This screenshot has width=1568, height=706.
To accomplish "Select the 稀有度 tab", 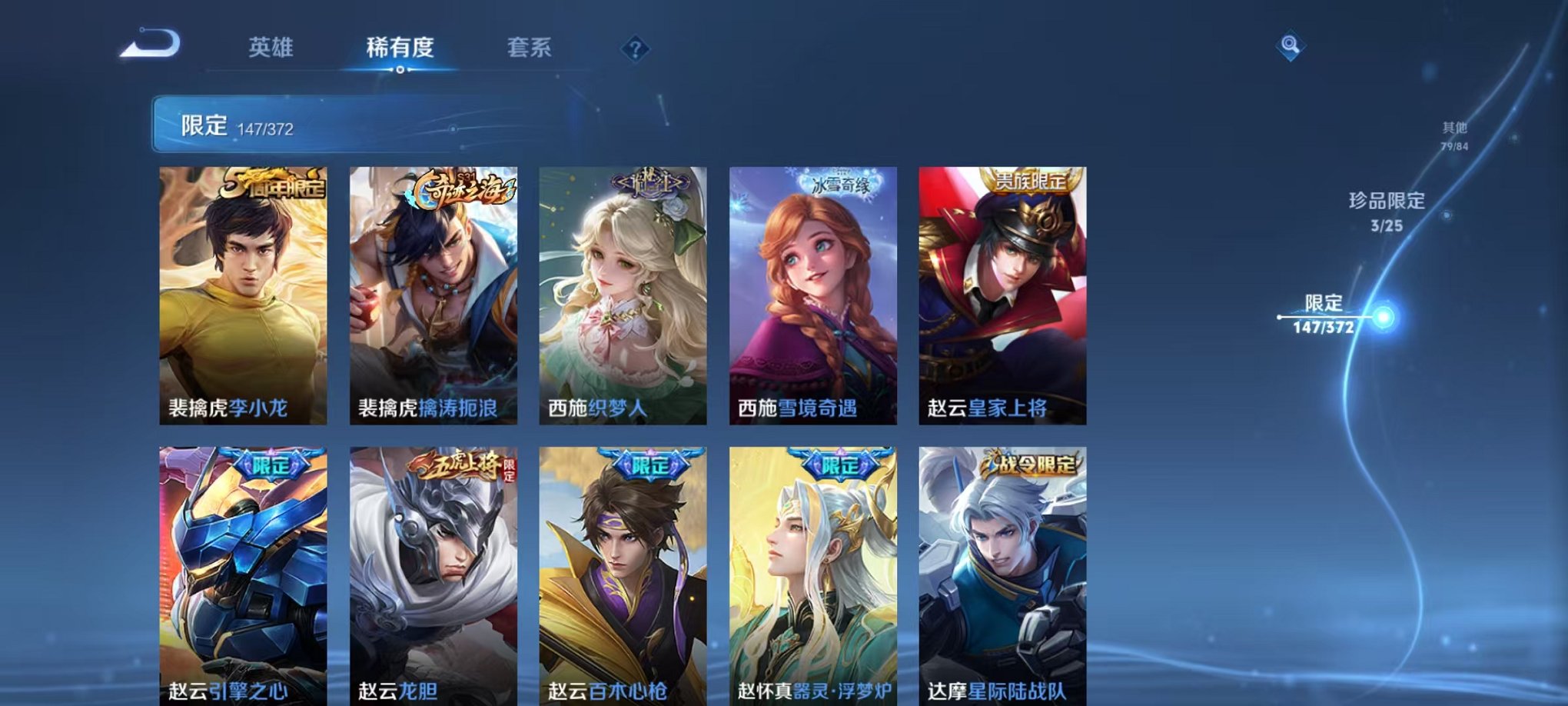I will point(399,48).
